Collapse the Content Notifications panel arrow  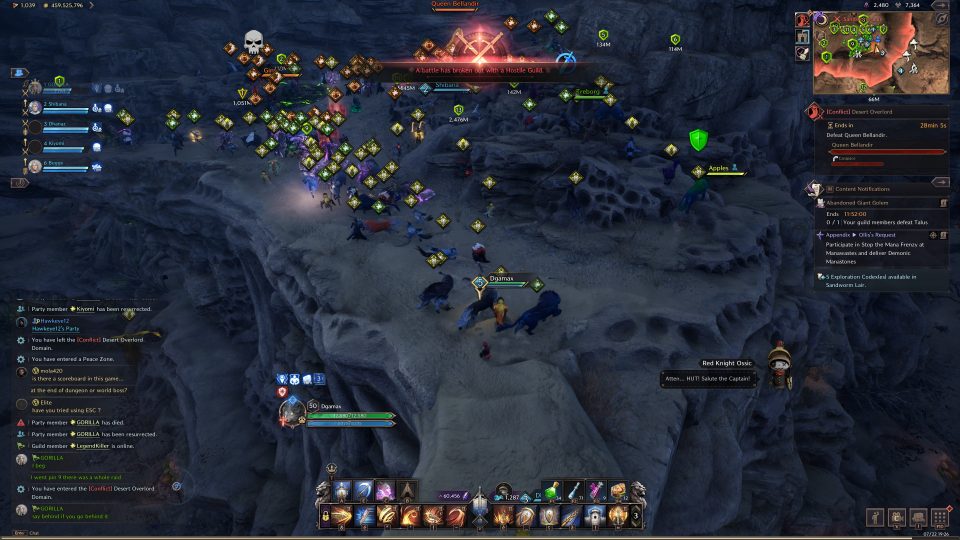[939, 183]
